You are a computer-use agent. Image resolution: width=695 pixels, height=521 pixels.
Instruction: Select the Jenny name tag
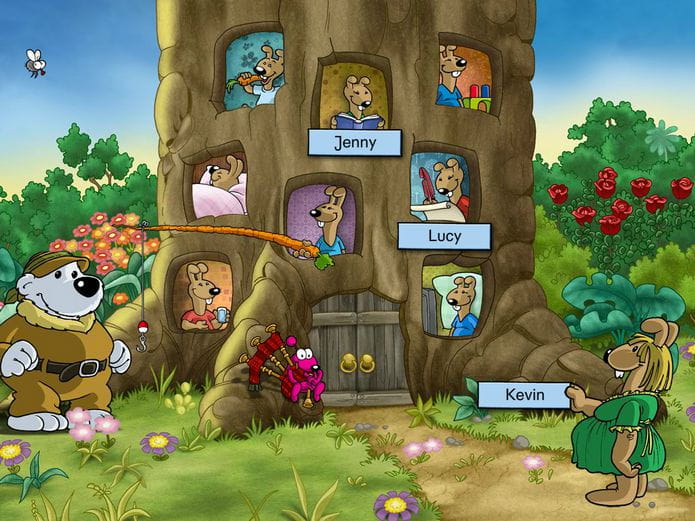click(x=354, y=143)
